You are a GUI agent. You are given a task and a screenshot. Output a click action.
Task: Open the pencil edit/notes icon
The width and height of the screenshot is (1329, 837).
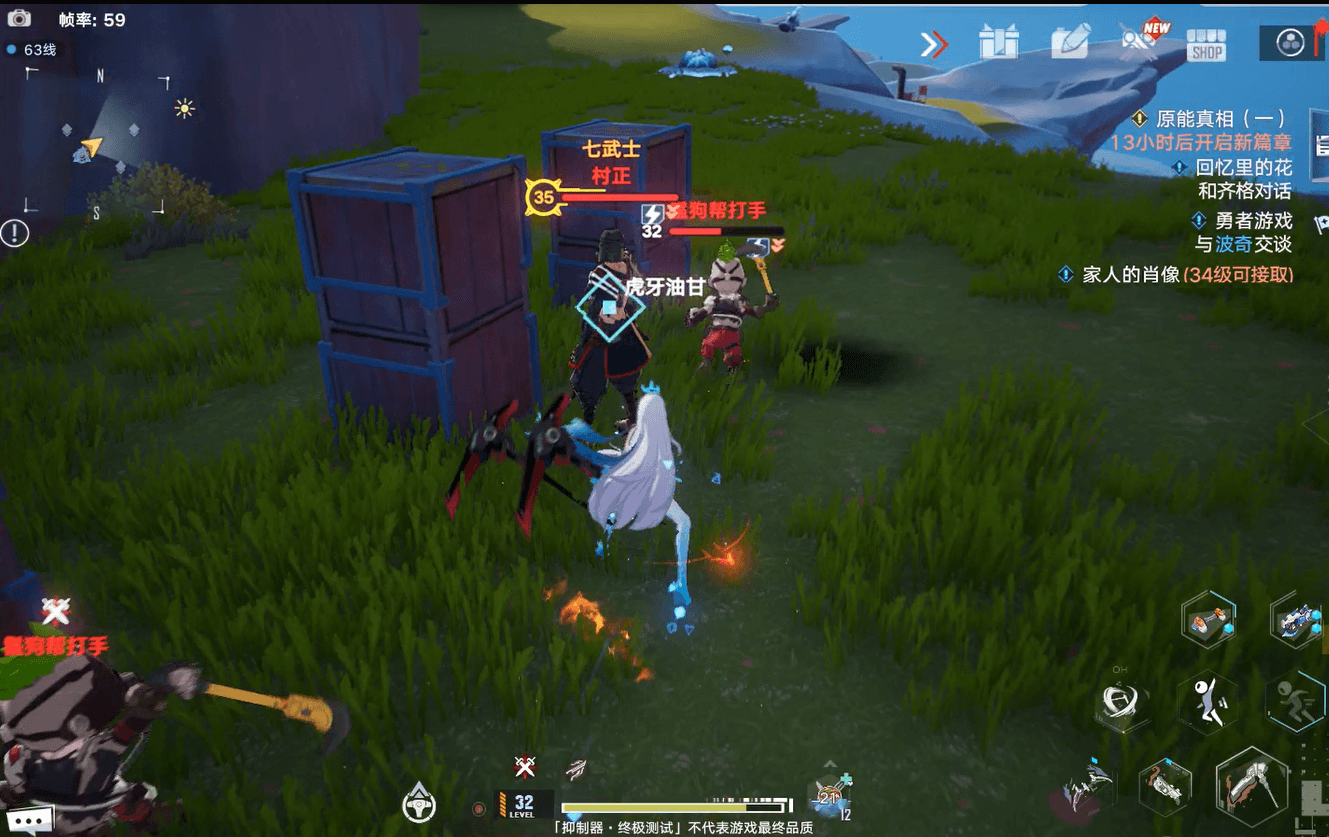click(1068, 40)
